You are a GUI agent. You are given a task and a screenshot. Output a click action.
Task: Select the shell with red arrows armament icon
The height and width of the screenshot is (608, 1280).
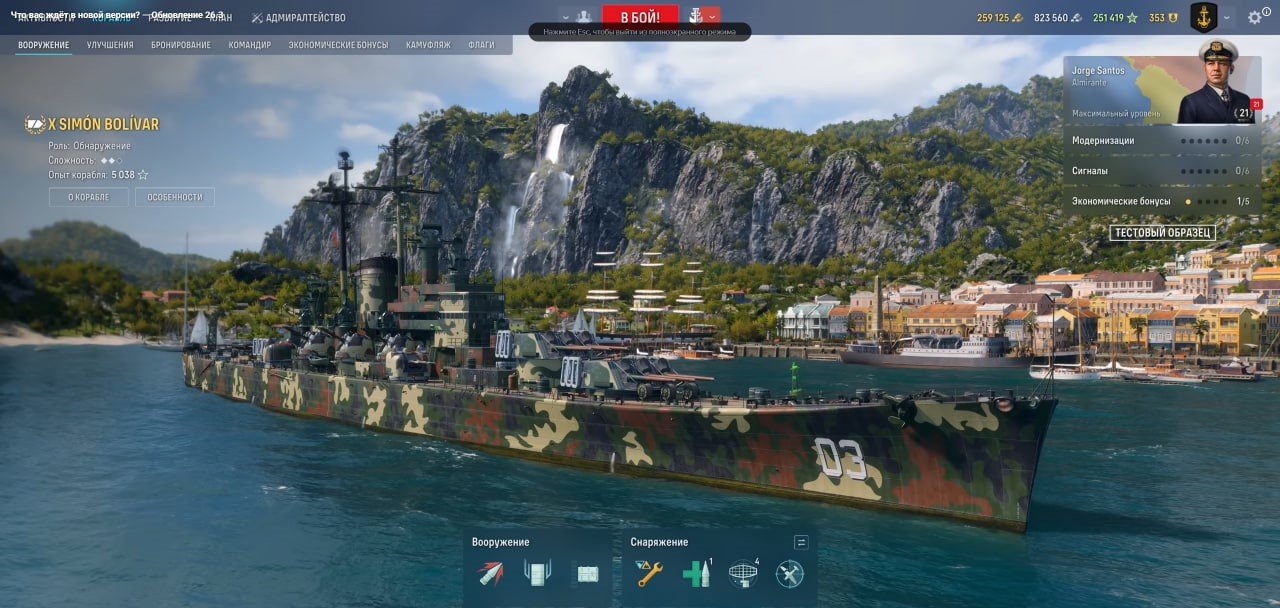click(490, 573)
